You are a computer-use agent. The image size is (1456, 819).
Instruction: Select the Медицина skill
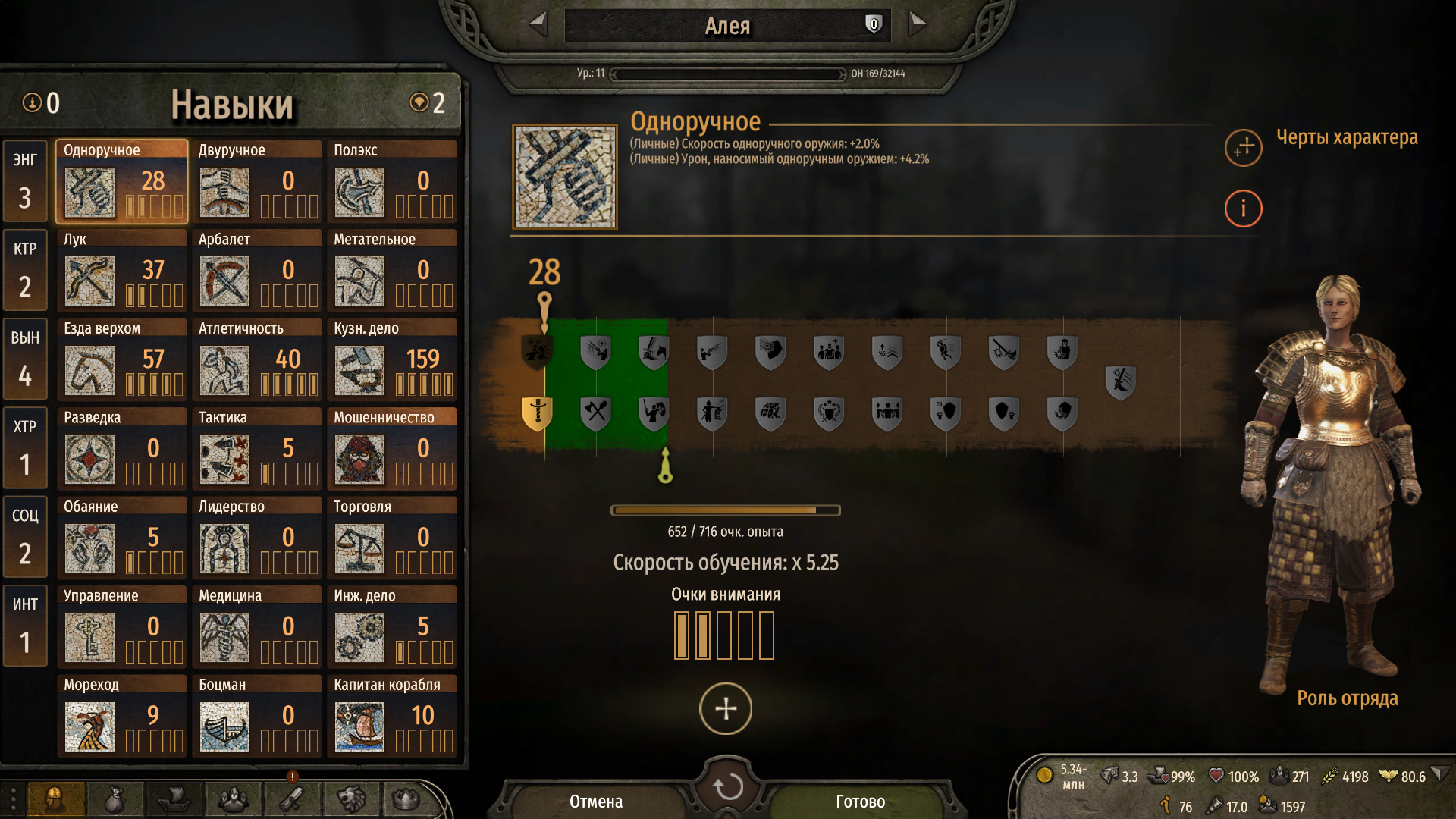tap(256, 627)
